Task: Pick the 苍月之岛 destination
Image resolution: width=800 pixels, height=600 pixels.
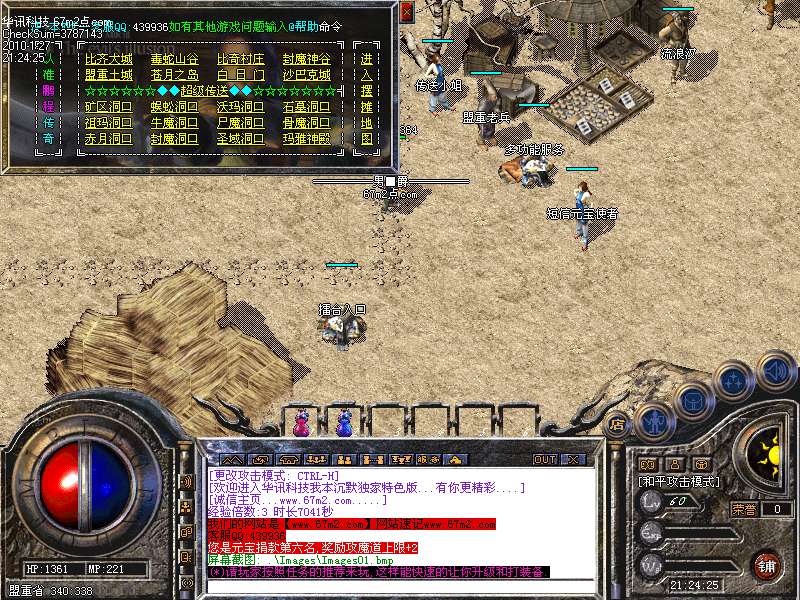Action: 174,75
